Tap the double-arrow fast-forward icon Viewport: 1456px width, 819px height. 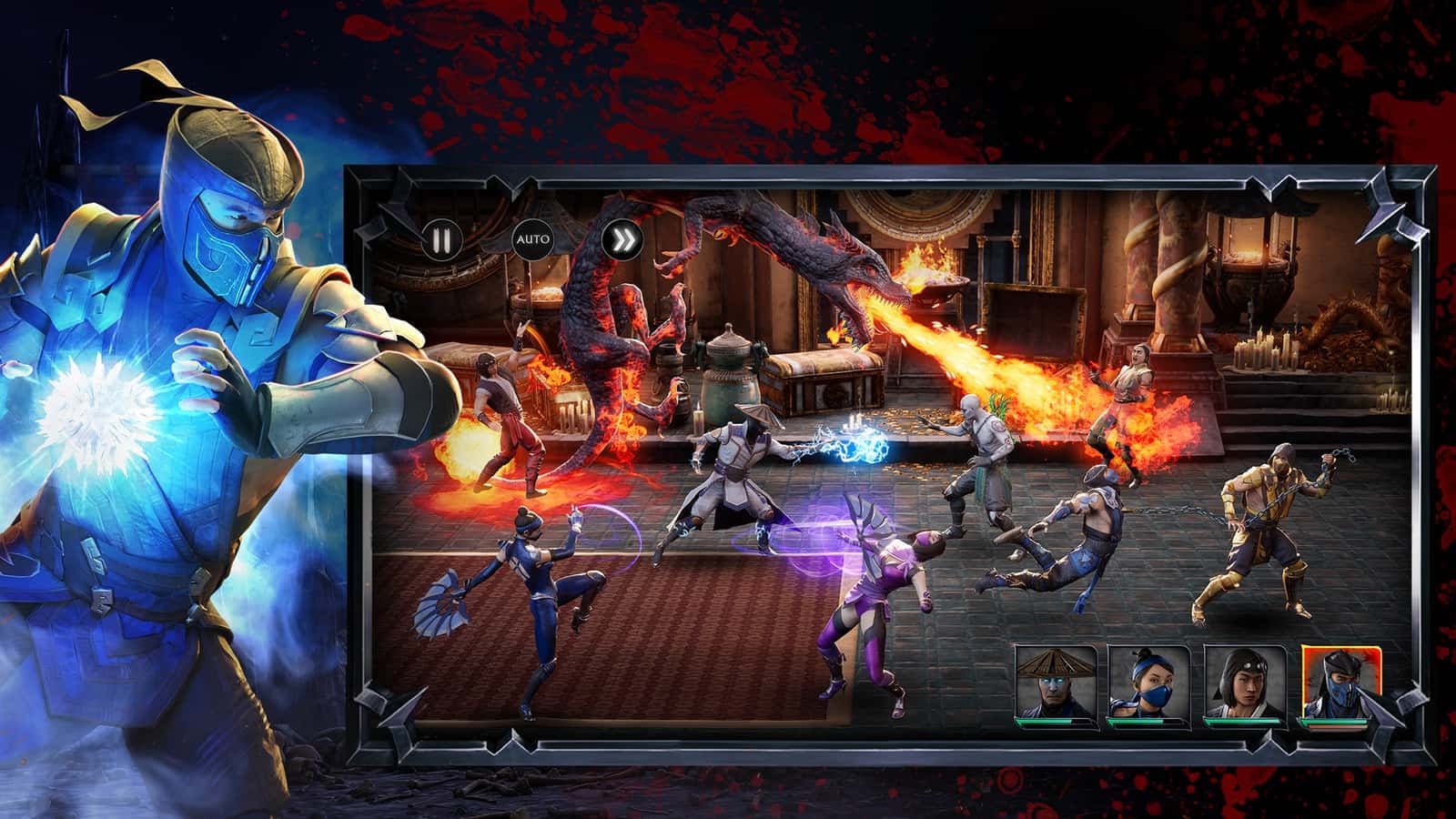pyautogui.click(x=624, y=239)
